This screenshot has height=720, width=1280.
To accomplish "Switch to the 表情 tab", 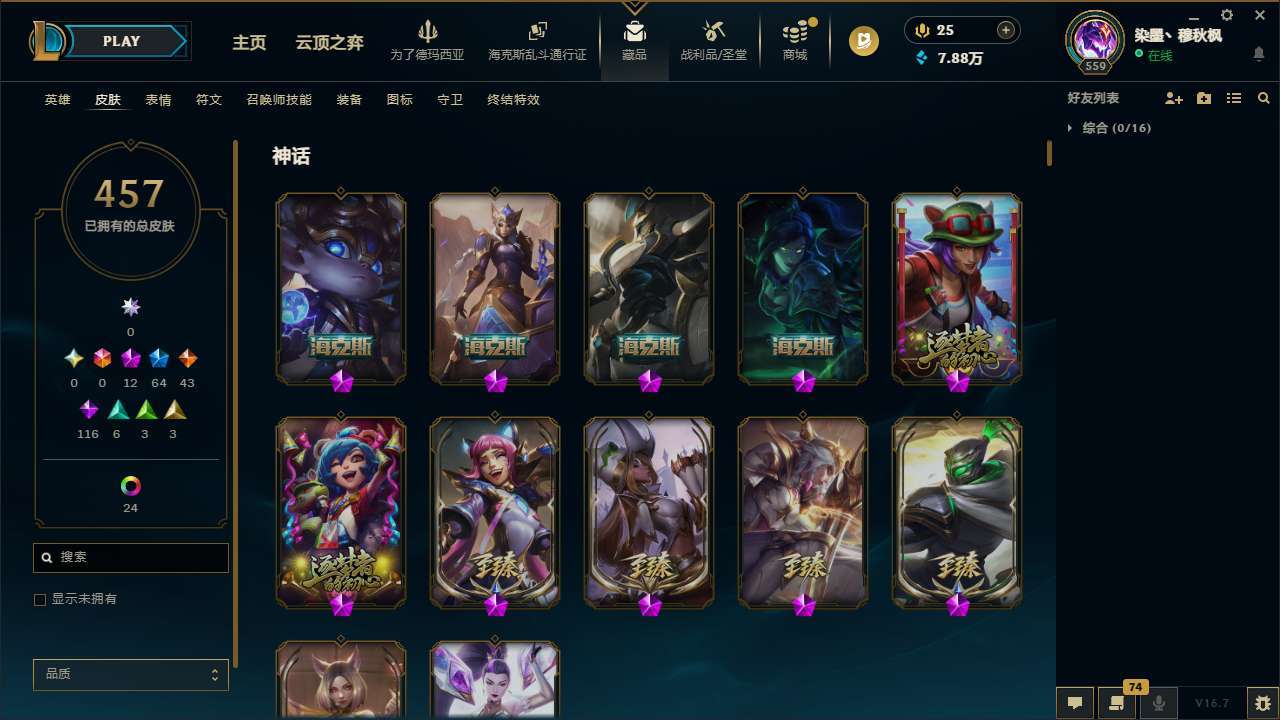I will (x=160, y=99).
